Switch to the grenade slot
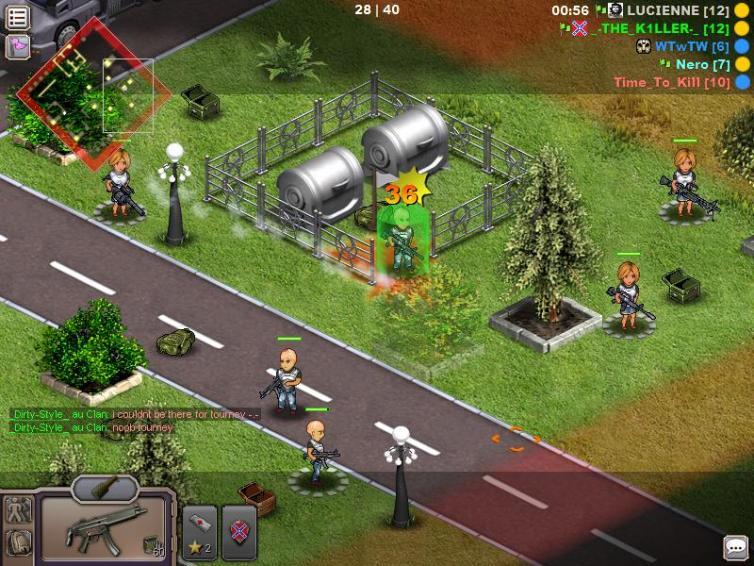Viewport: 754px width, 566px height. coord(105,488)
